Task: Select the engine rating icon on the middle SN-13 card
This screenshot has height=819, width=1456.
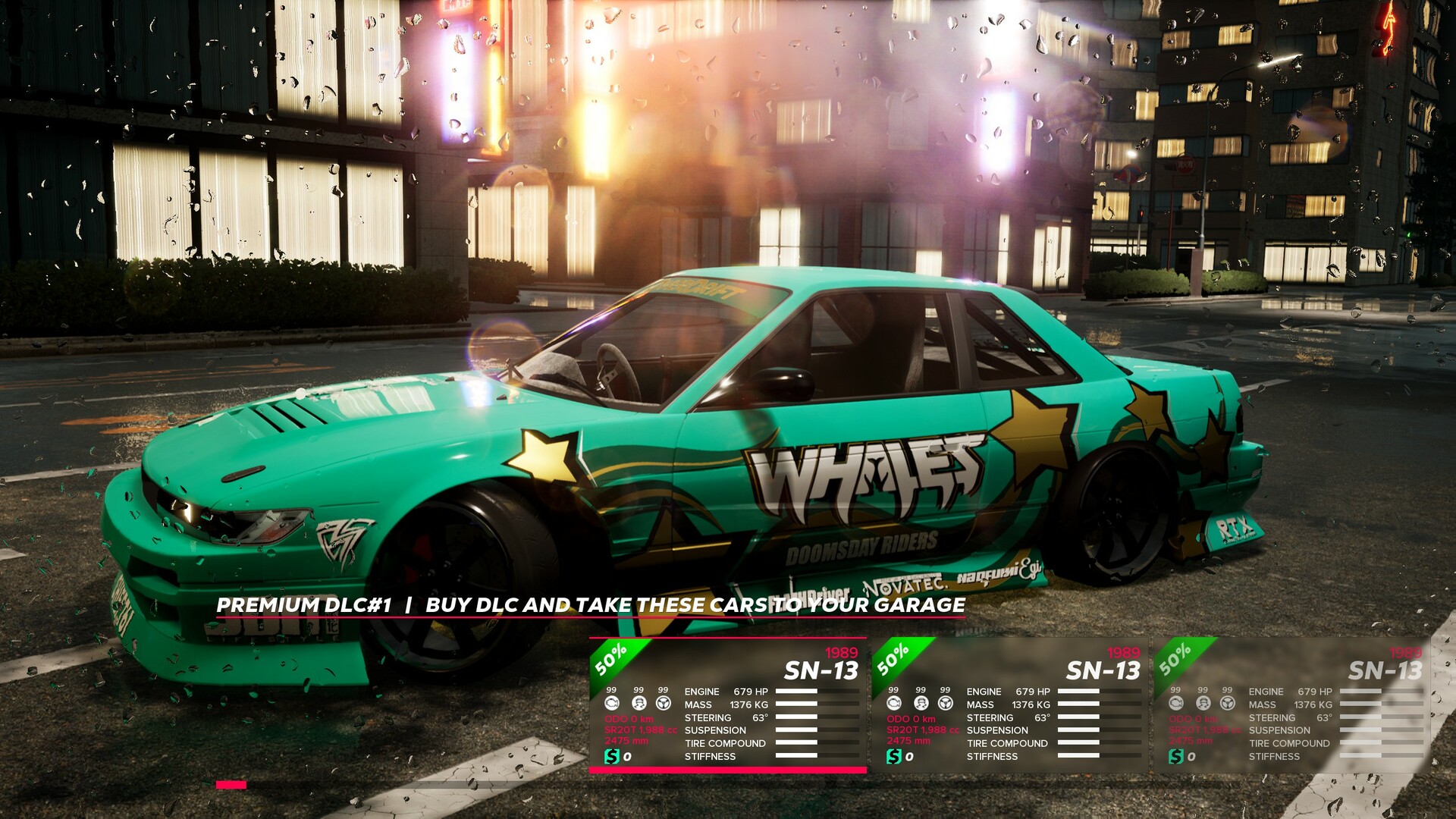Action: coord(895,704)
